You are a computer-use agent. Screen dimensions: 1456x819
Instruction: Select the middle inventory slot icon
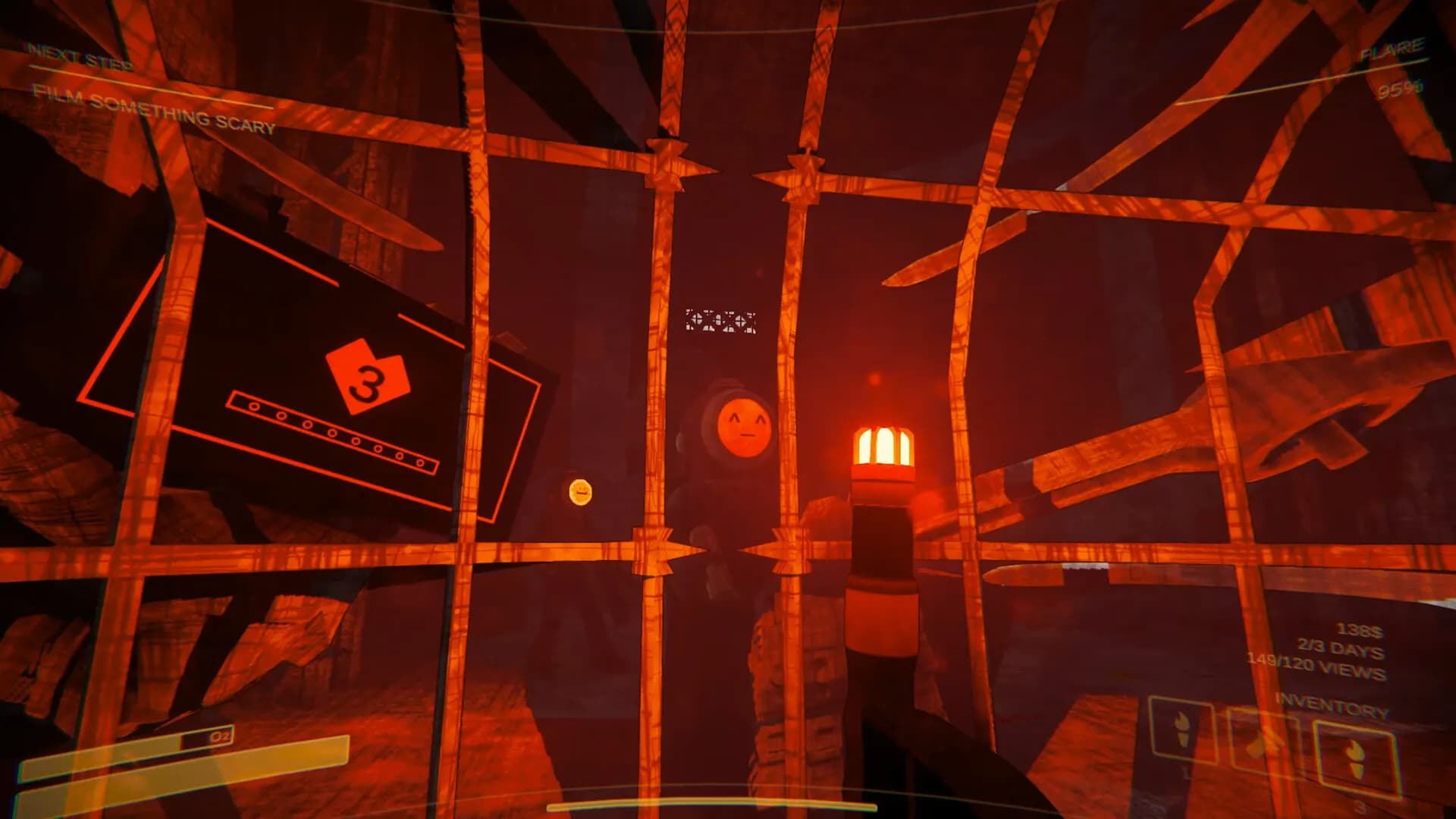coord(1256,747)
